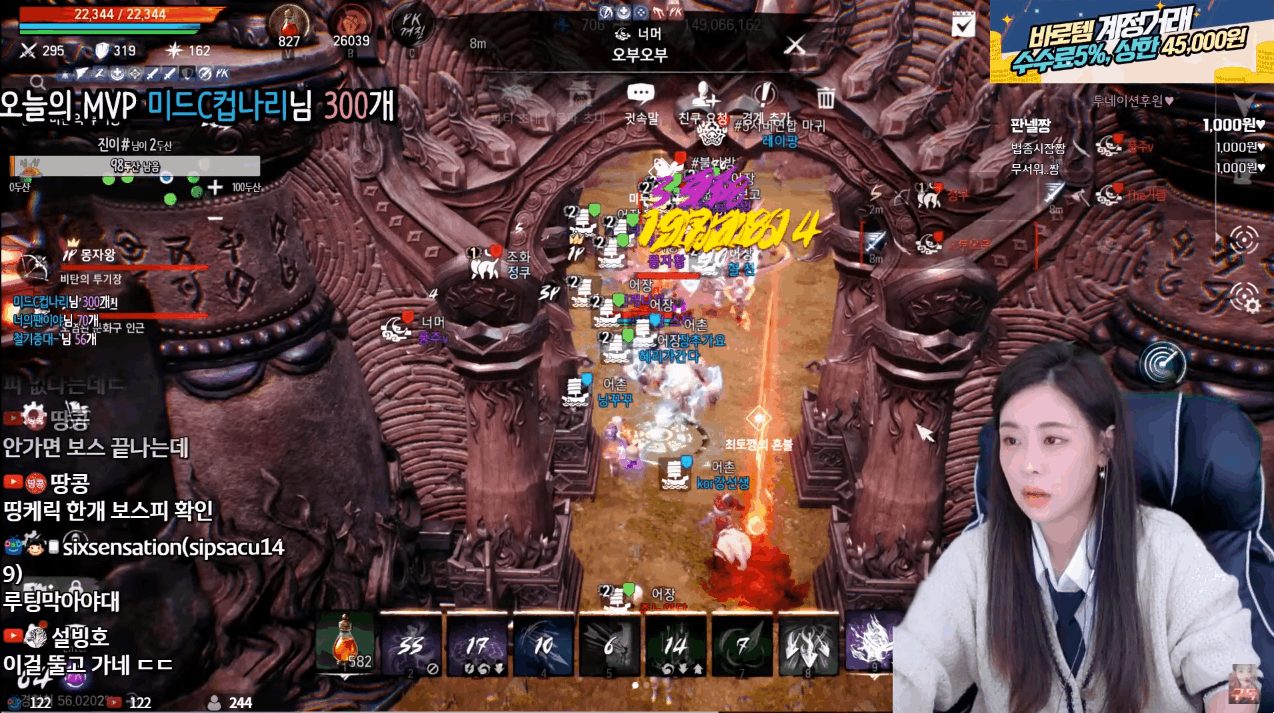1274x713 pixels.
Task: Add player to alert list (경계 추가)
Action: (x=766, y=98)
